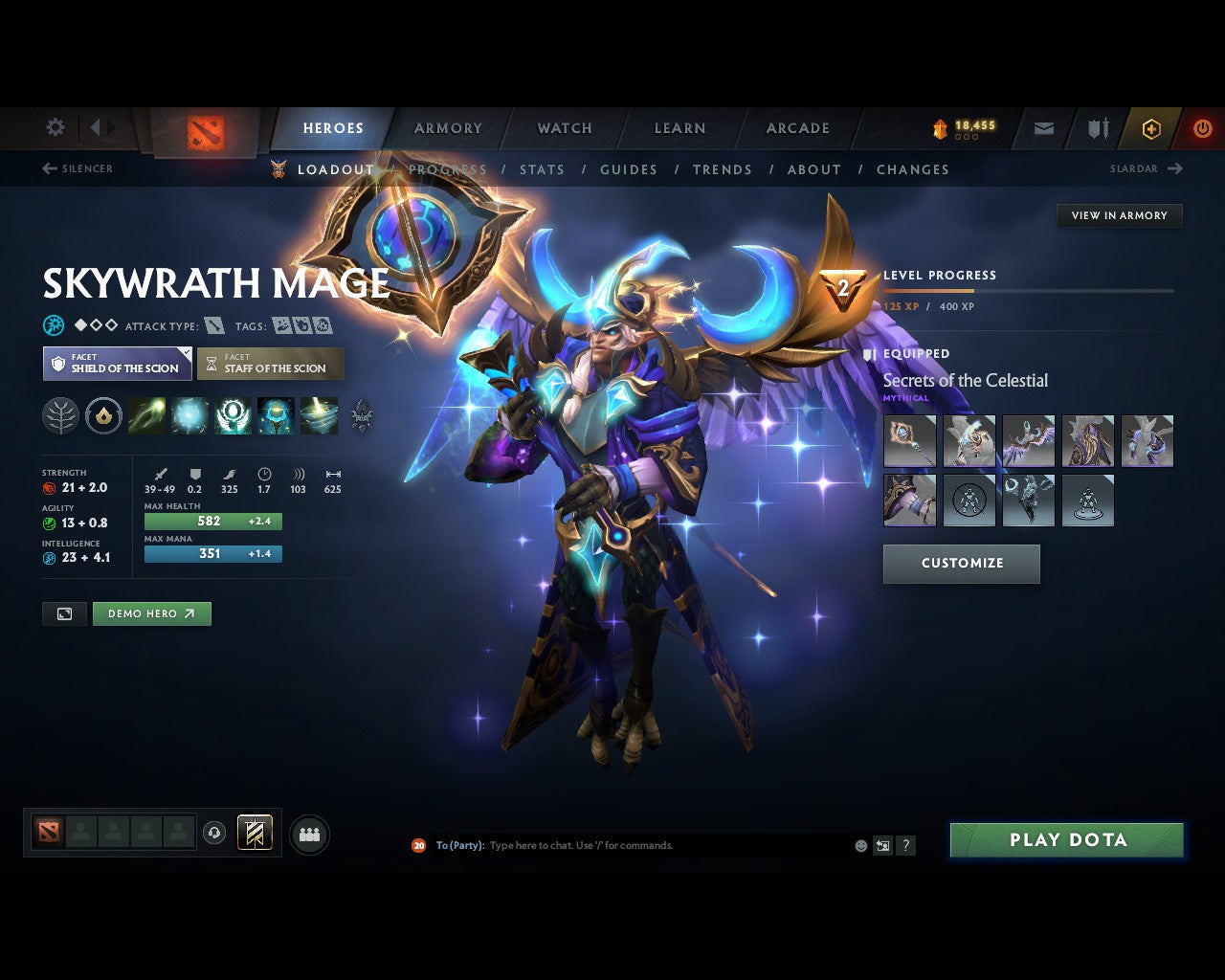The height and width of the screenshot is (980, 1225).
Task: Click the back arrow beside Silencer
Action: coord(48,167)
